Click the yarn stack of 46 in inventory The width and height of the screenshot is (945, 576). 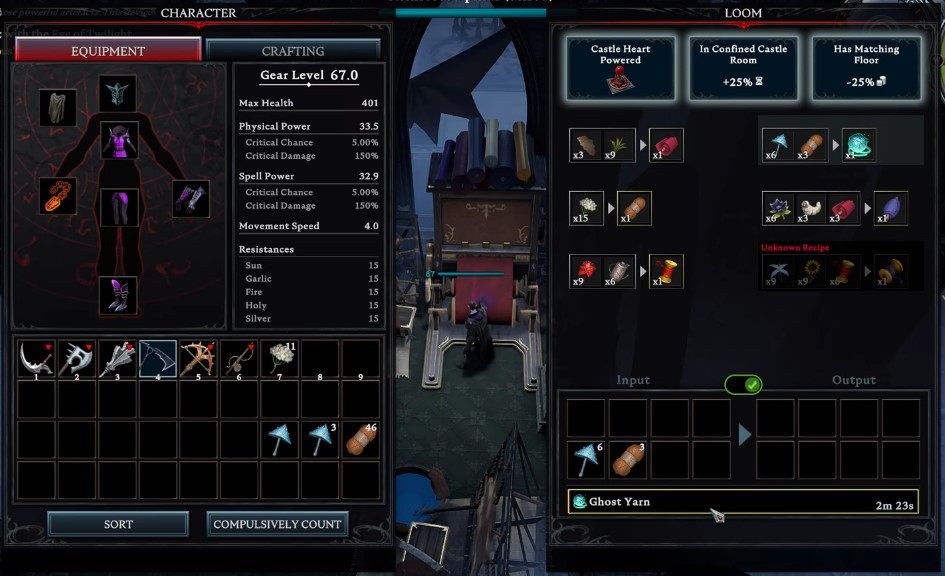point(361,440)
